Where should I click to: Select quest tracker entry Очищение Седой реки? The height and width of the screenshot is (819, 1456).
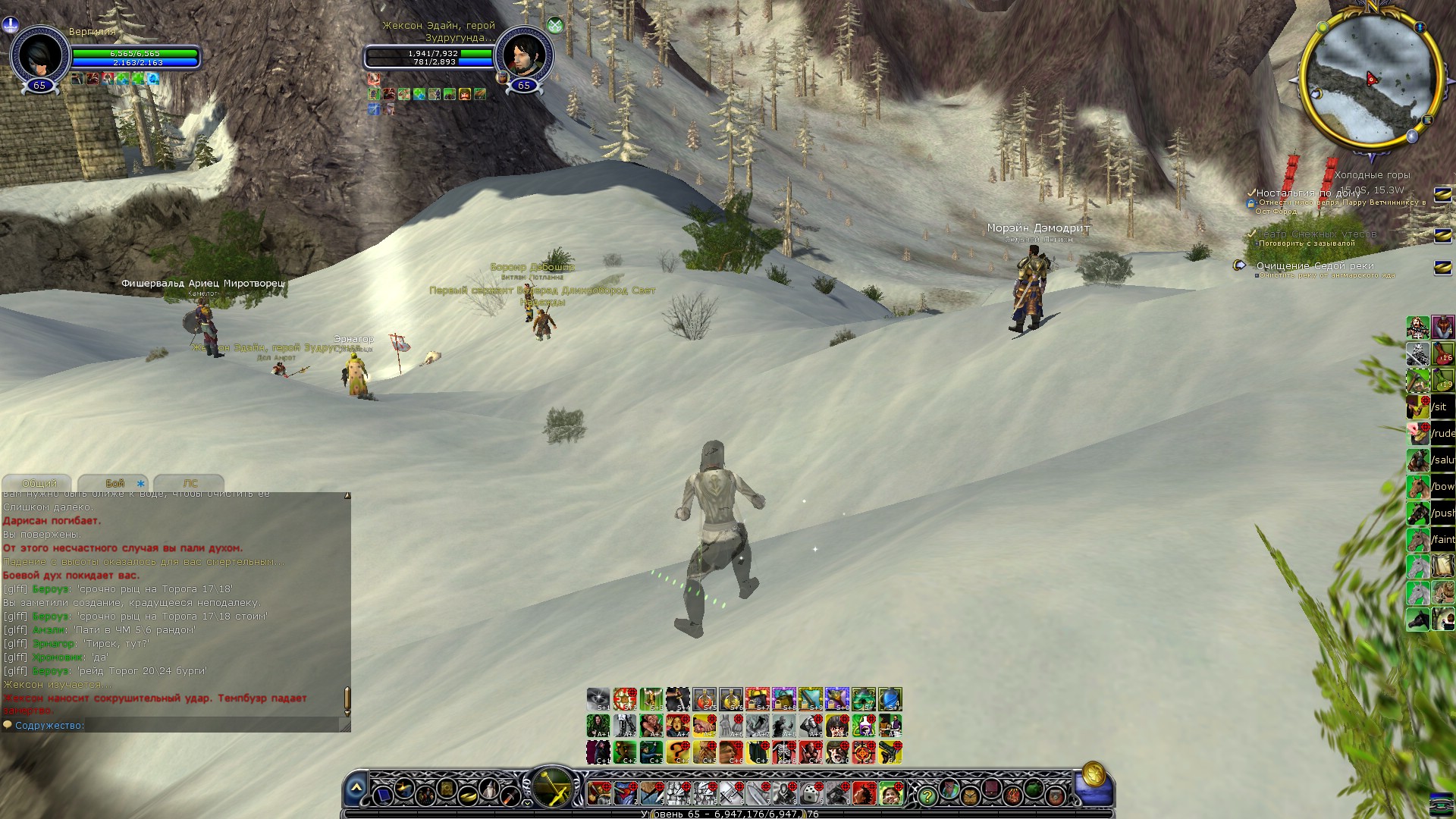(1314, 266)
